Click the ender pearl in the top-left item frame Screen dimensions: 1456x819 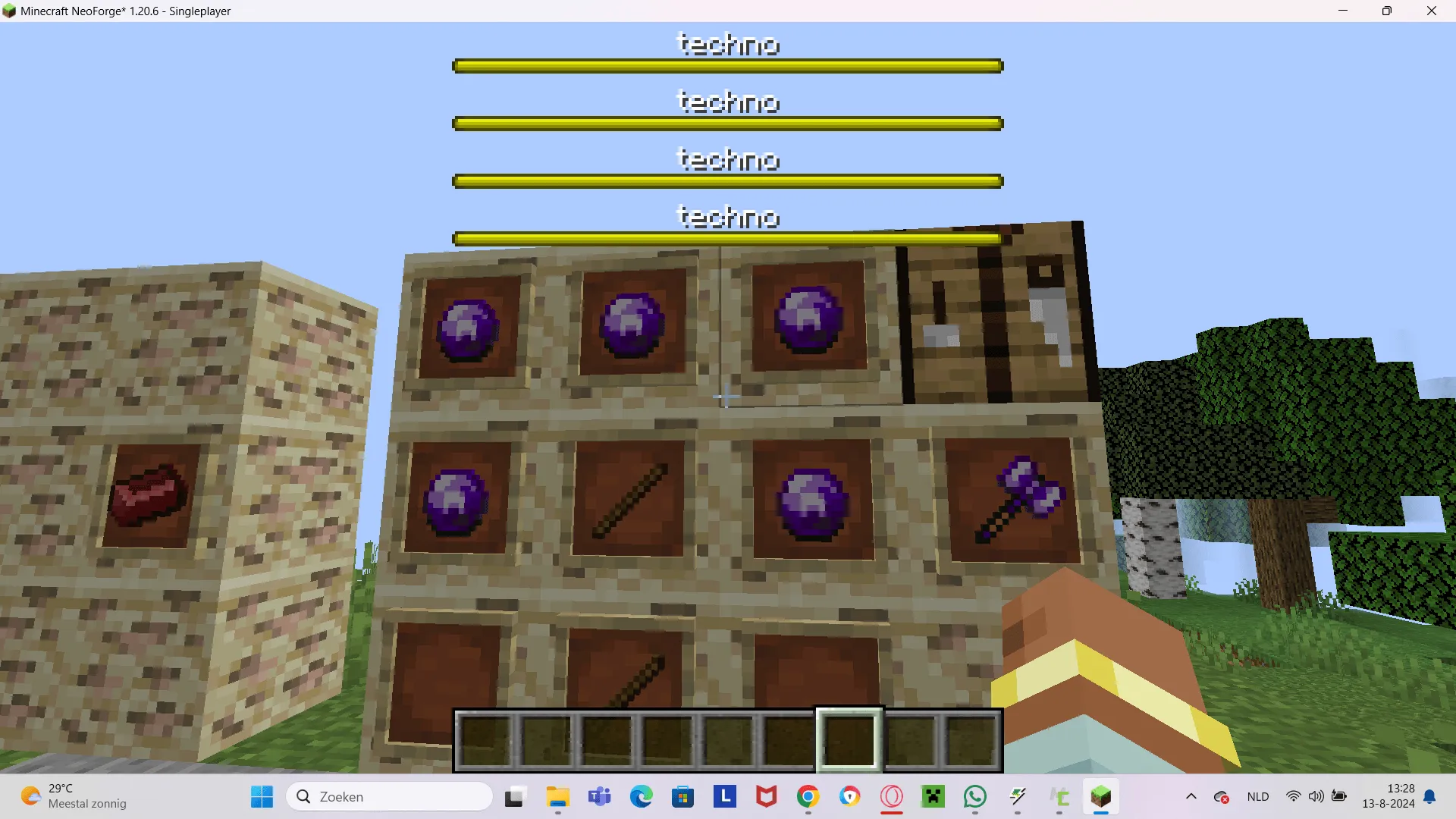[x=468, y=328]
